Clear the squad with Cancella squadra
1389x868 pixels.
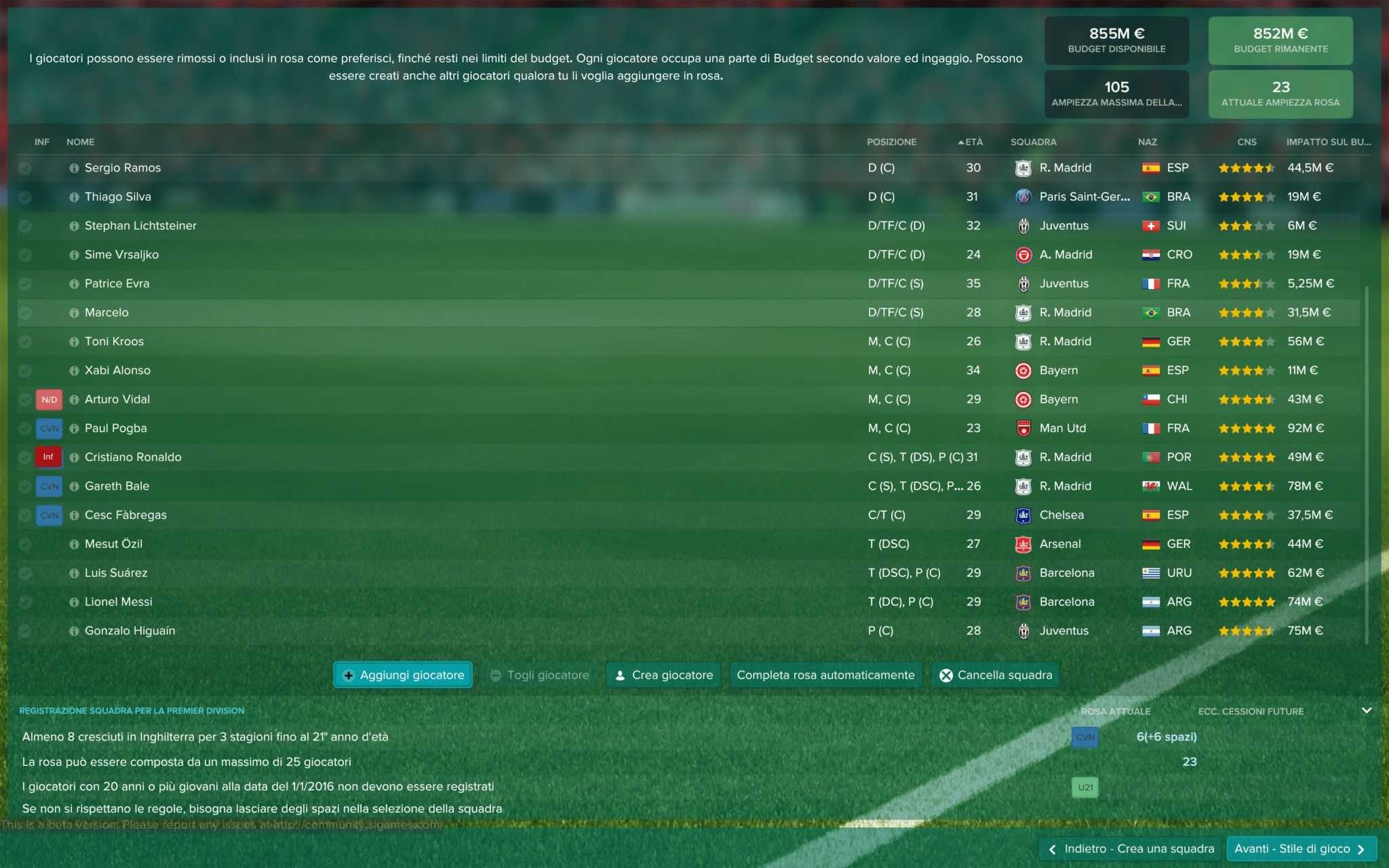coord(996,675)
